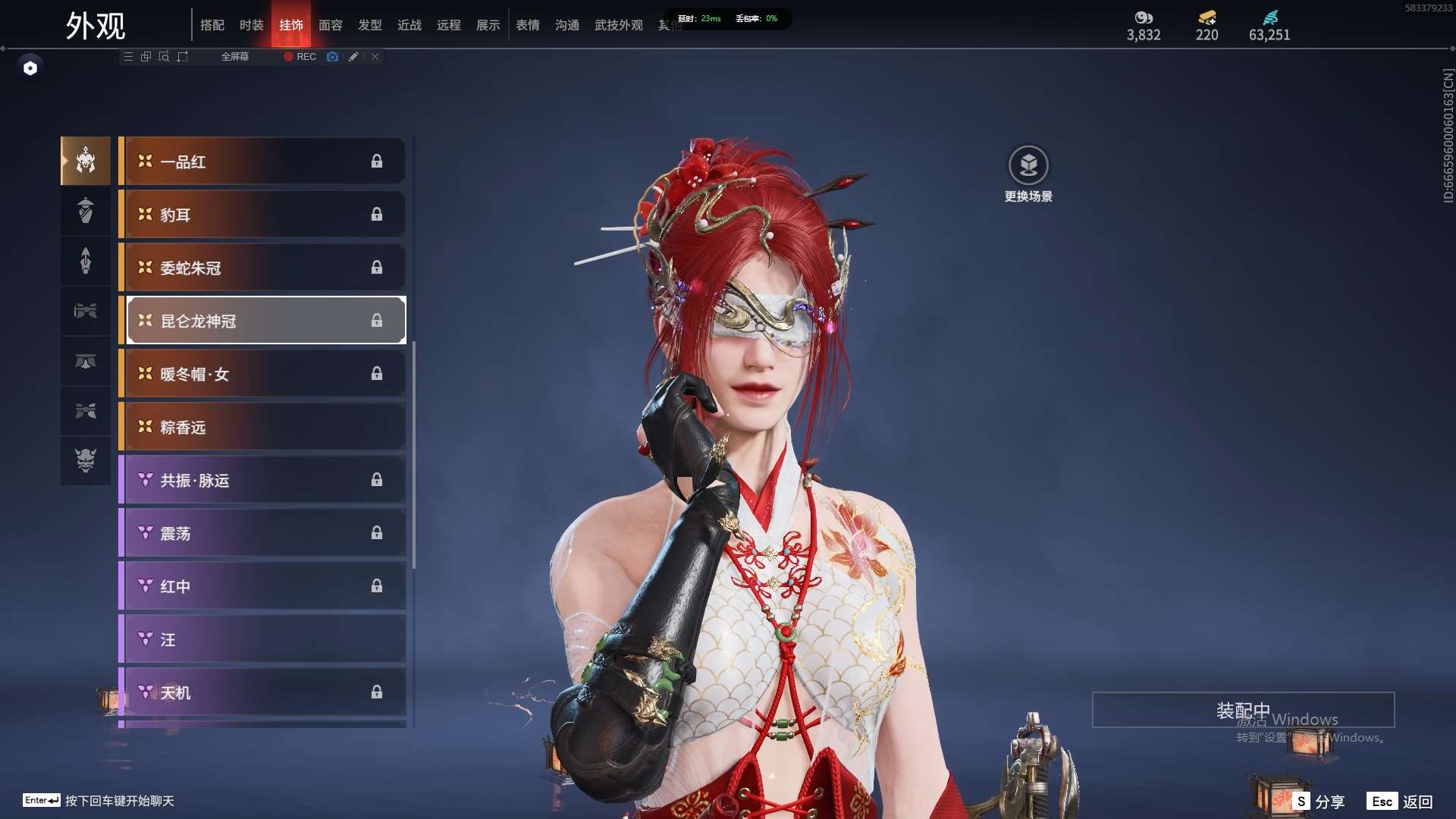Screen dimensions: 1456x819
Task: Select the 暖冬帽·女 hat
Action: pyautogui.click(x=262, y=374)
